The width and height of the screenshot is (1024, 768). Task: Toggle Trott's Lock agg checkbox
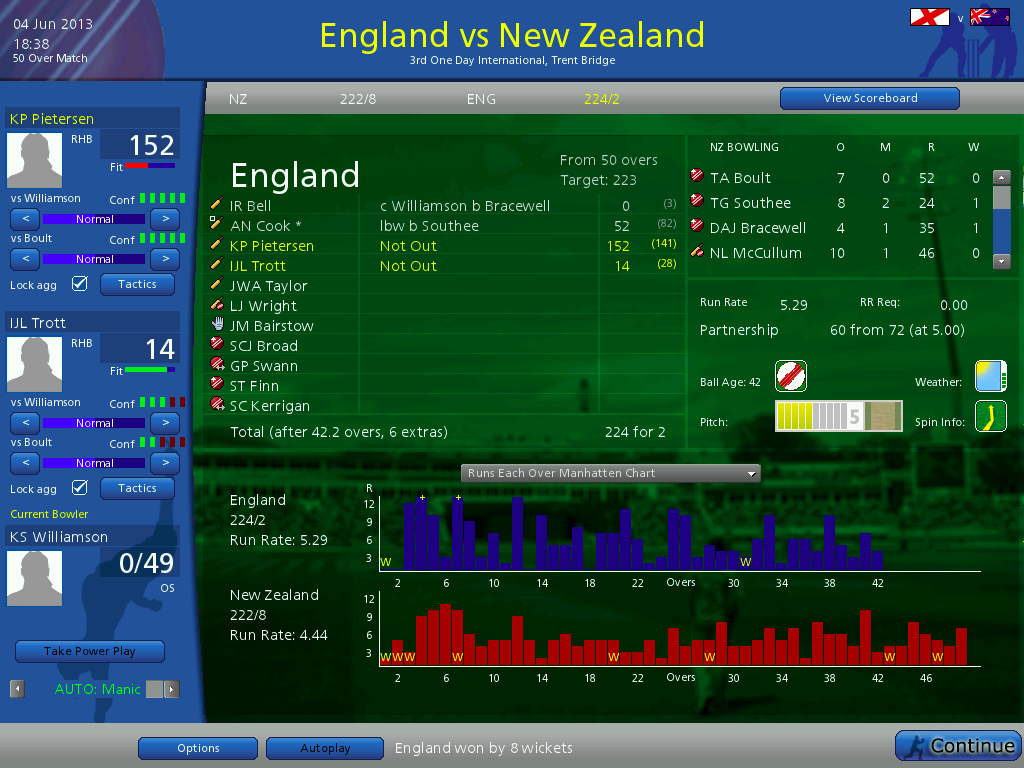click(80, 488)
